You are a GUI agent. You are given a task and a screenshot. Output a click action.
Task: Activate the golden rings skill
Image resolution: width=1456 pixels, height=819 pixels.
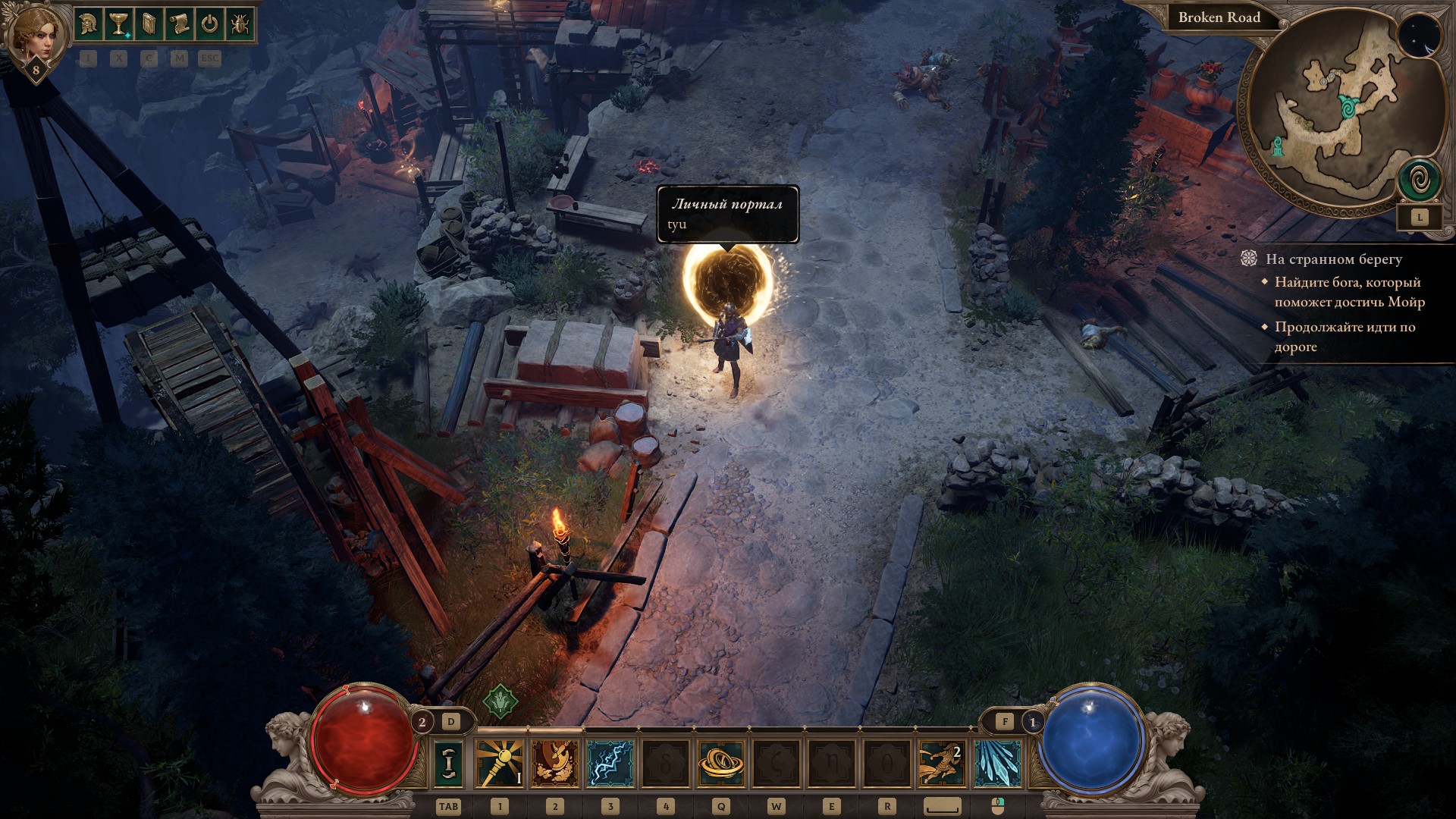[720, 763]
